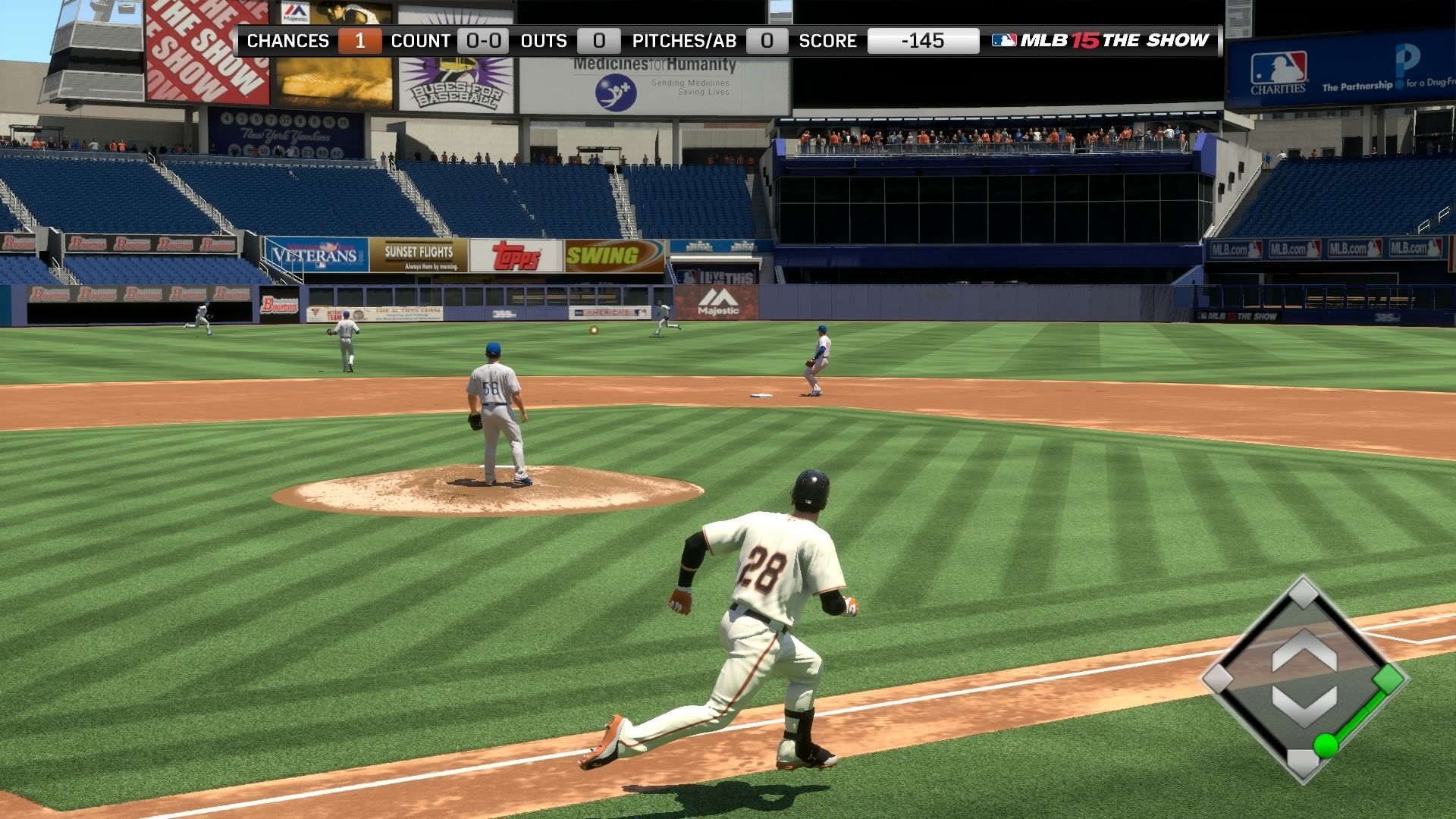Select the green first base marker
1456x819 pixels.
click(x=1389, y=679)
